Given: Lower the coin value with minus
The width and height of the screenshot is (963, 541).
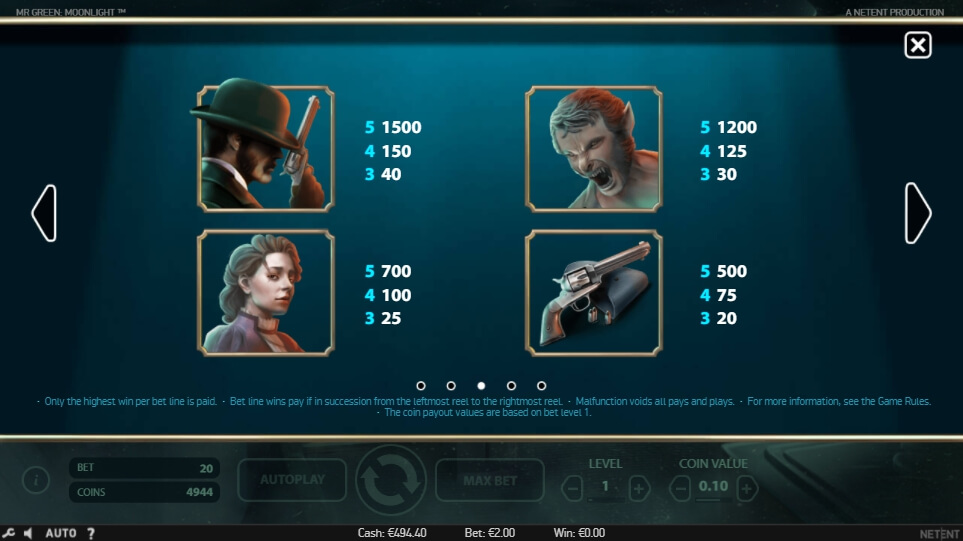Looking at the screenshot, I should click(680, 489).
